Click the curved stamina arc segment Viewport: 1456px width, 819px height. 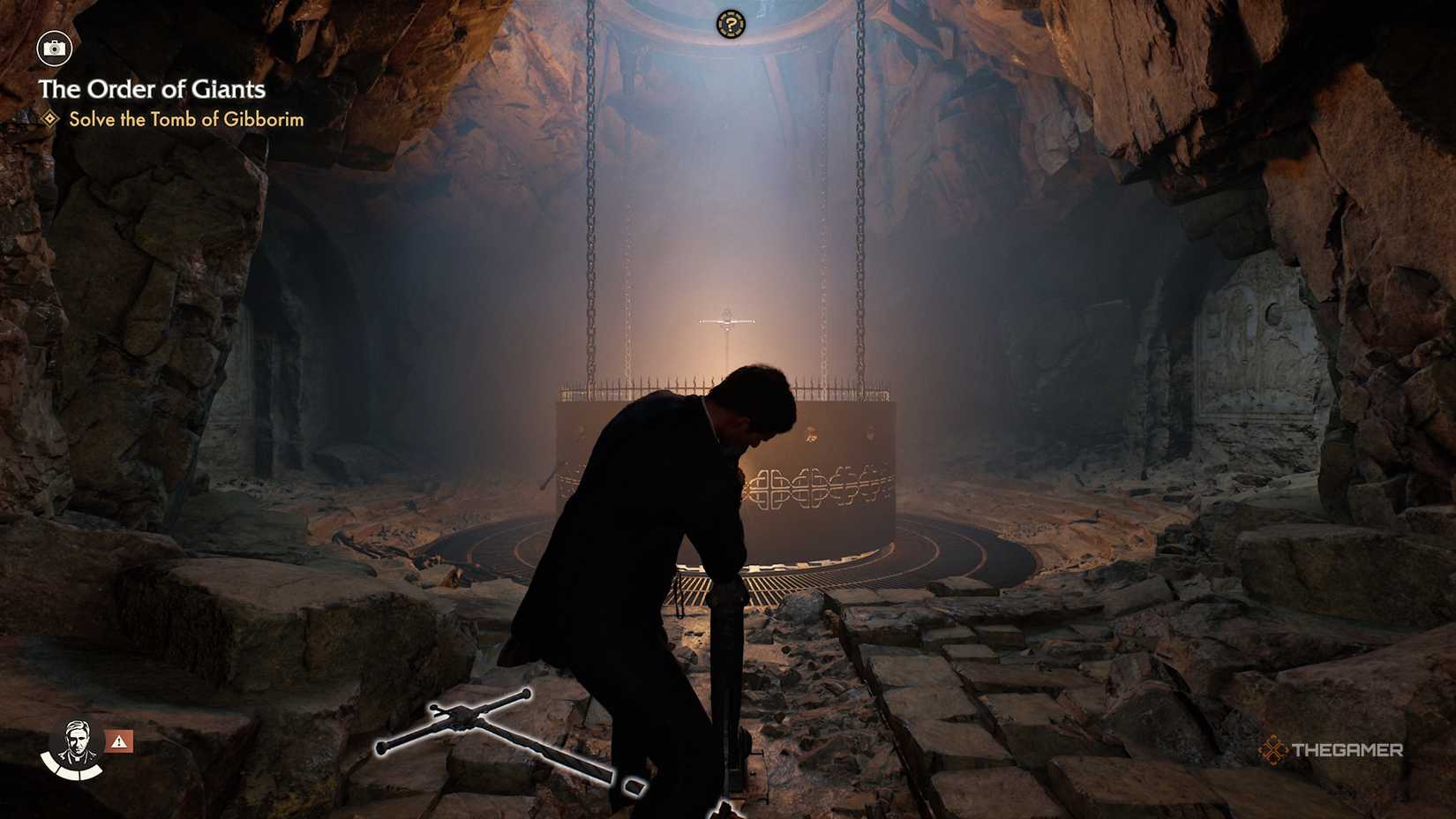69,774
